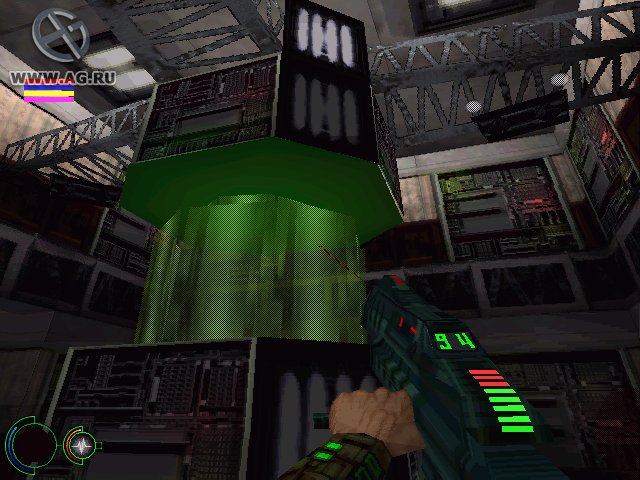Open the WWW.AG.RU watermark link
Image resolution: width=640 pixels, height=480 pixels.
(48, 76)
